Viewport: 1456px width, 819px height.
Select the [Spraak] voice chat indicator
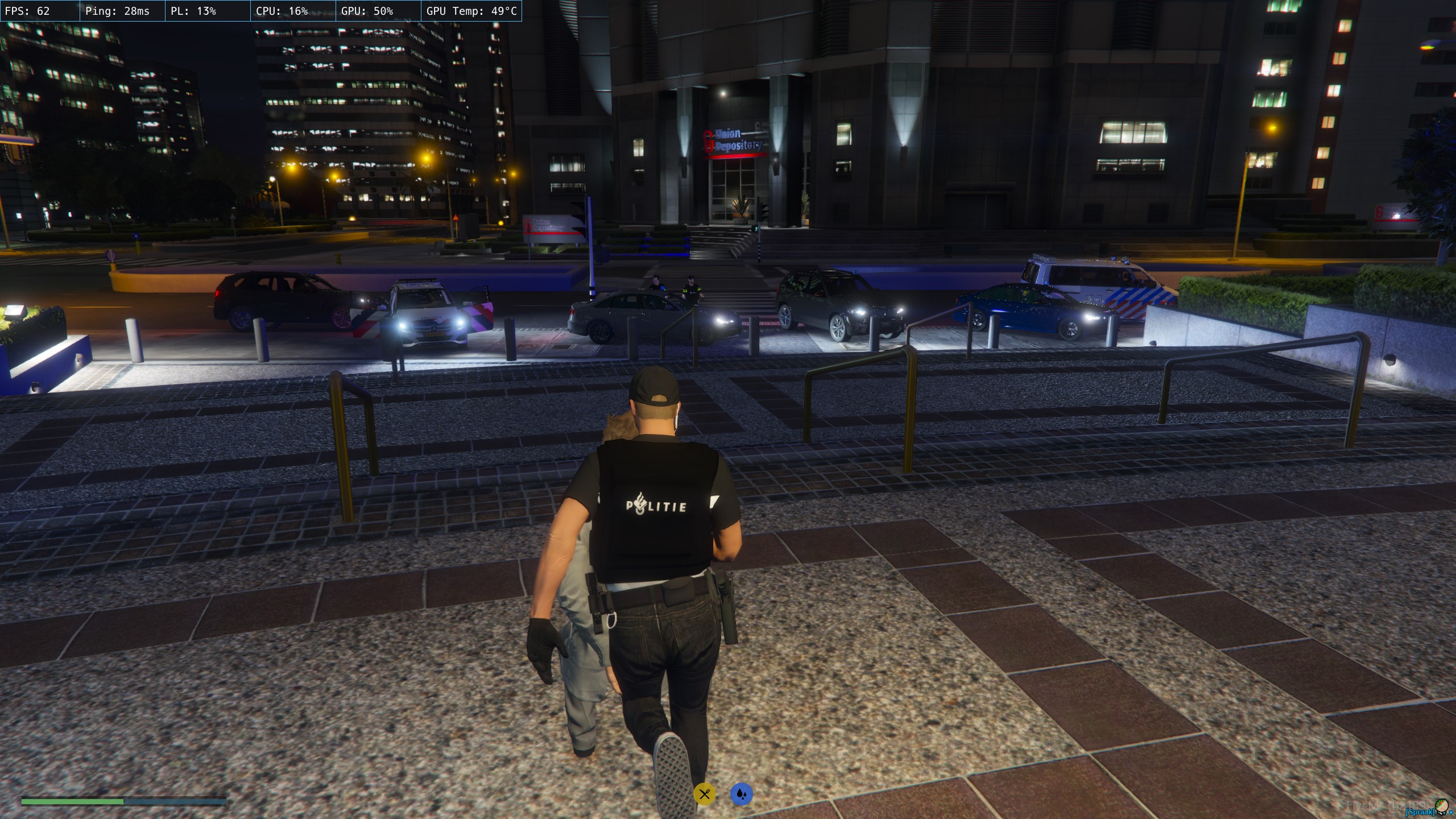coord(1419,812)
